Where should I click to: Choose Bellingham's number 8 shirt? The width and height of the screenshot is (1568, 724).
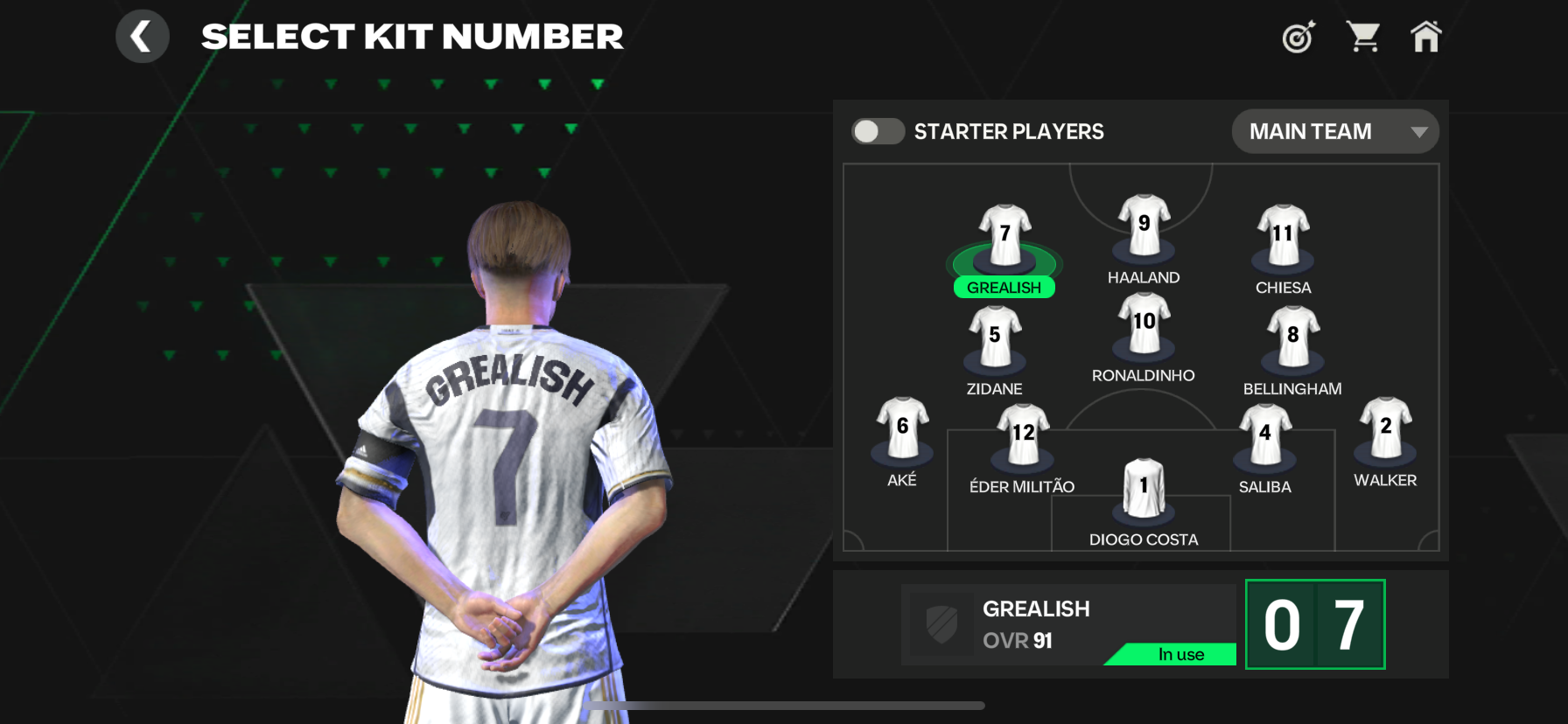coord(1292,337)
